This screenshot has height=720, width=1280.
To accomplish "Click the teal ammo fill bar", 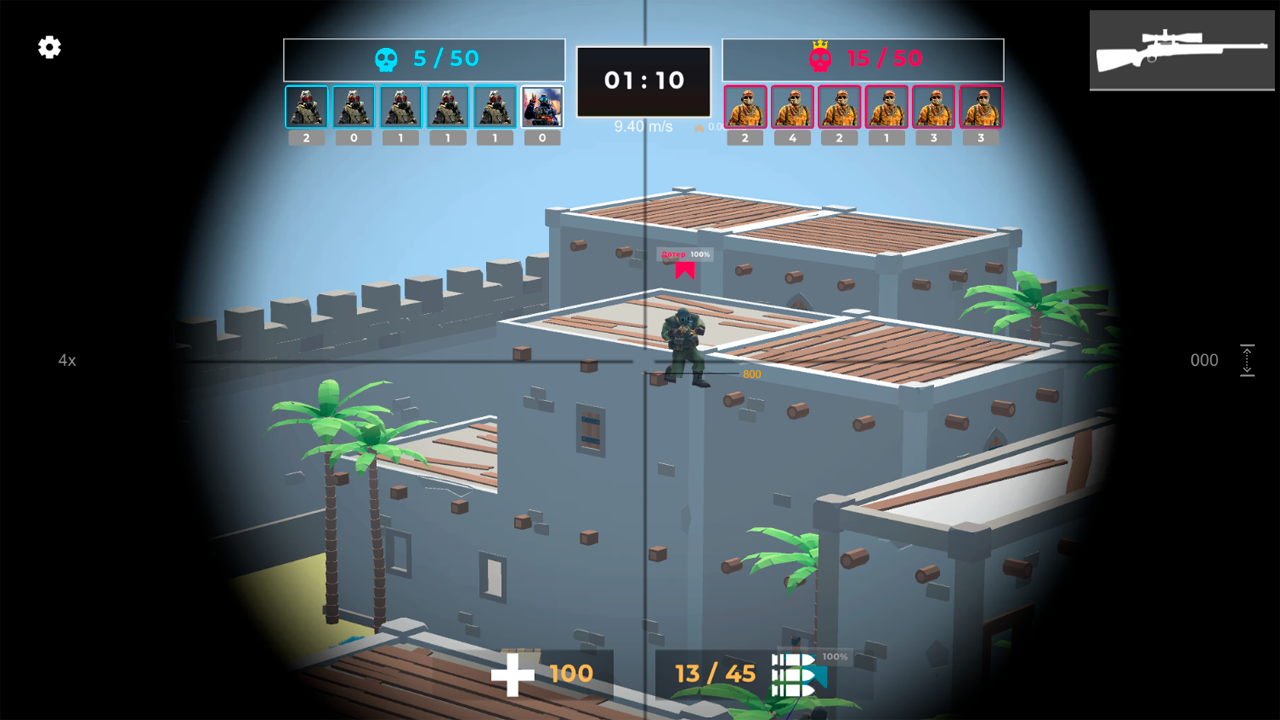I will pos(818,676).
